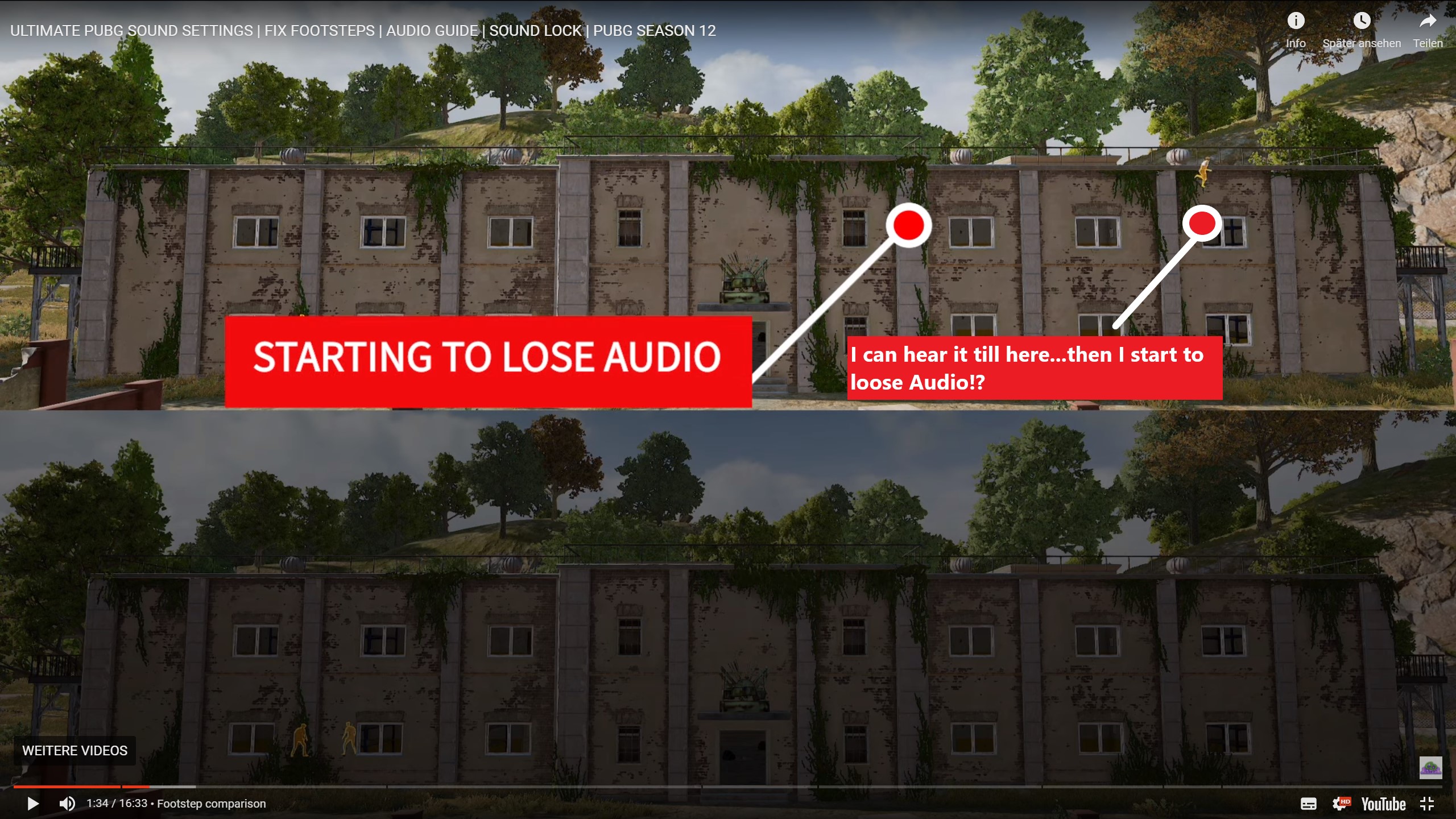
Task: Click the Später ansehen clock icon
Action: click(1362, 20)
